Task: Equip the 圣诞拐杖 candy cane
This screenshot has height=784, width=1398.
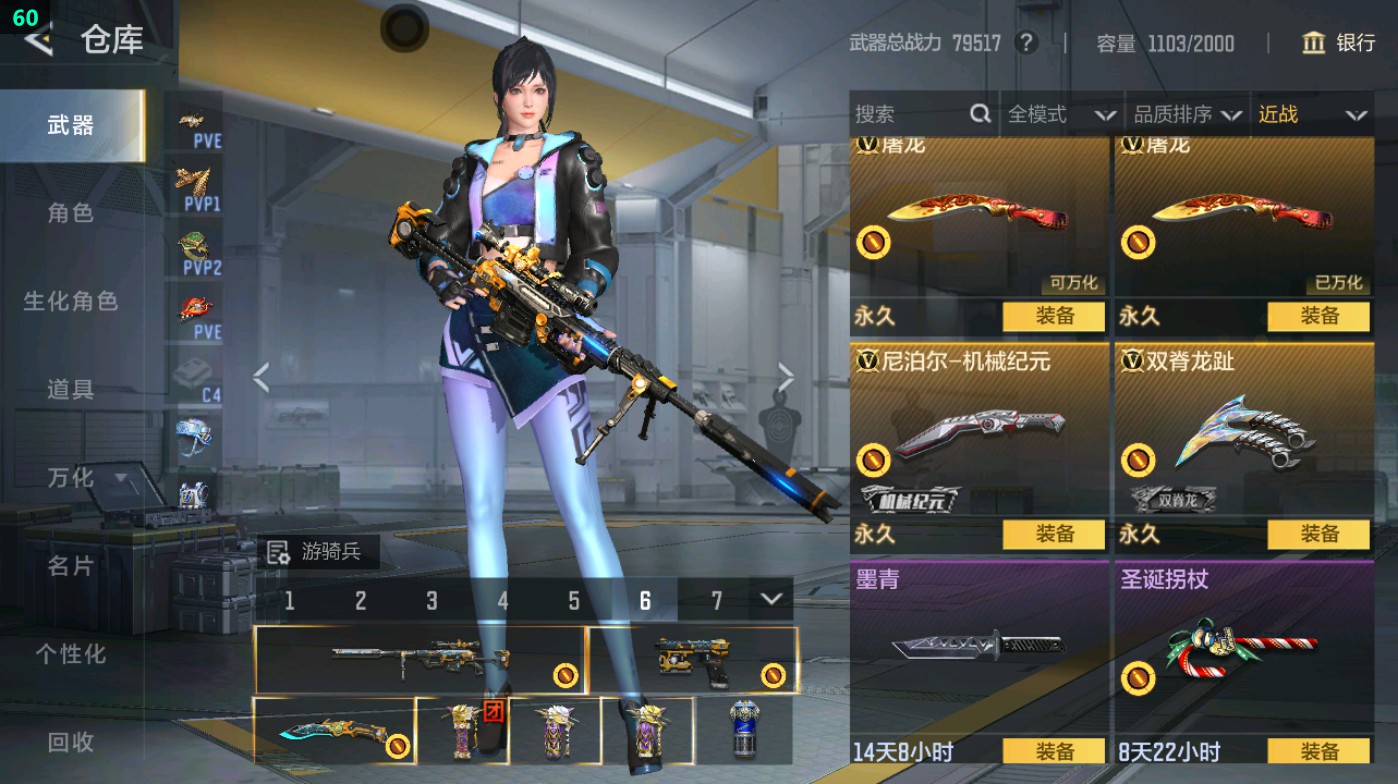Action: 1318,752
